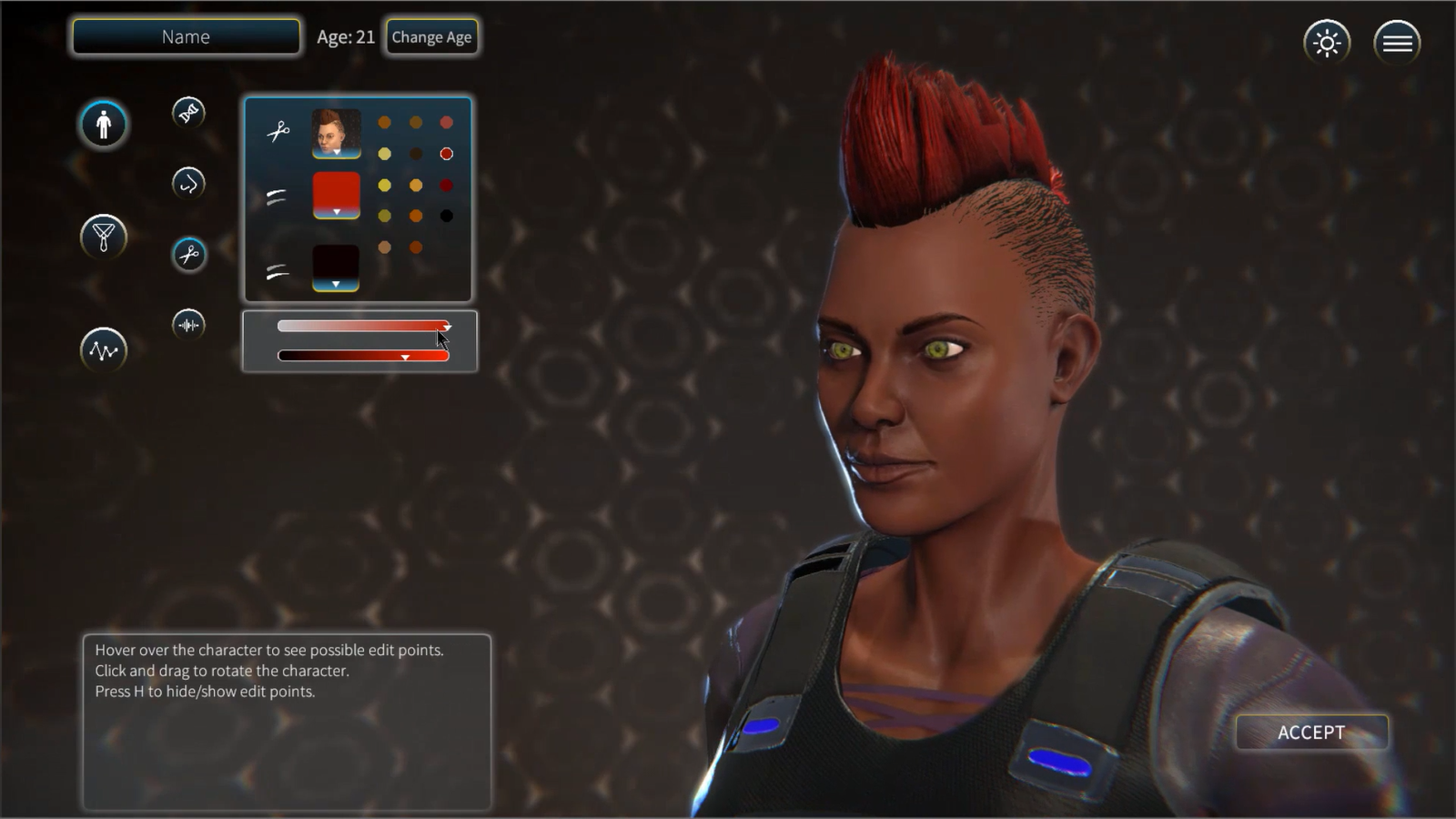Click the Name input field

(x=185, y=36)
